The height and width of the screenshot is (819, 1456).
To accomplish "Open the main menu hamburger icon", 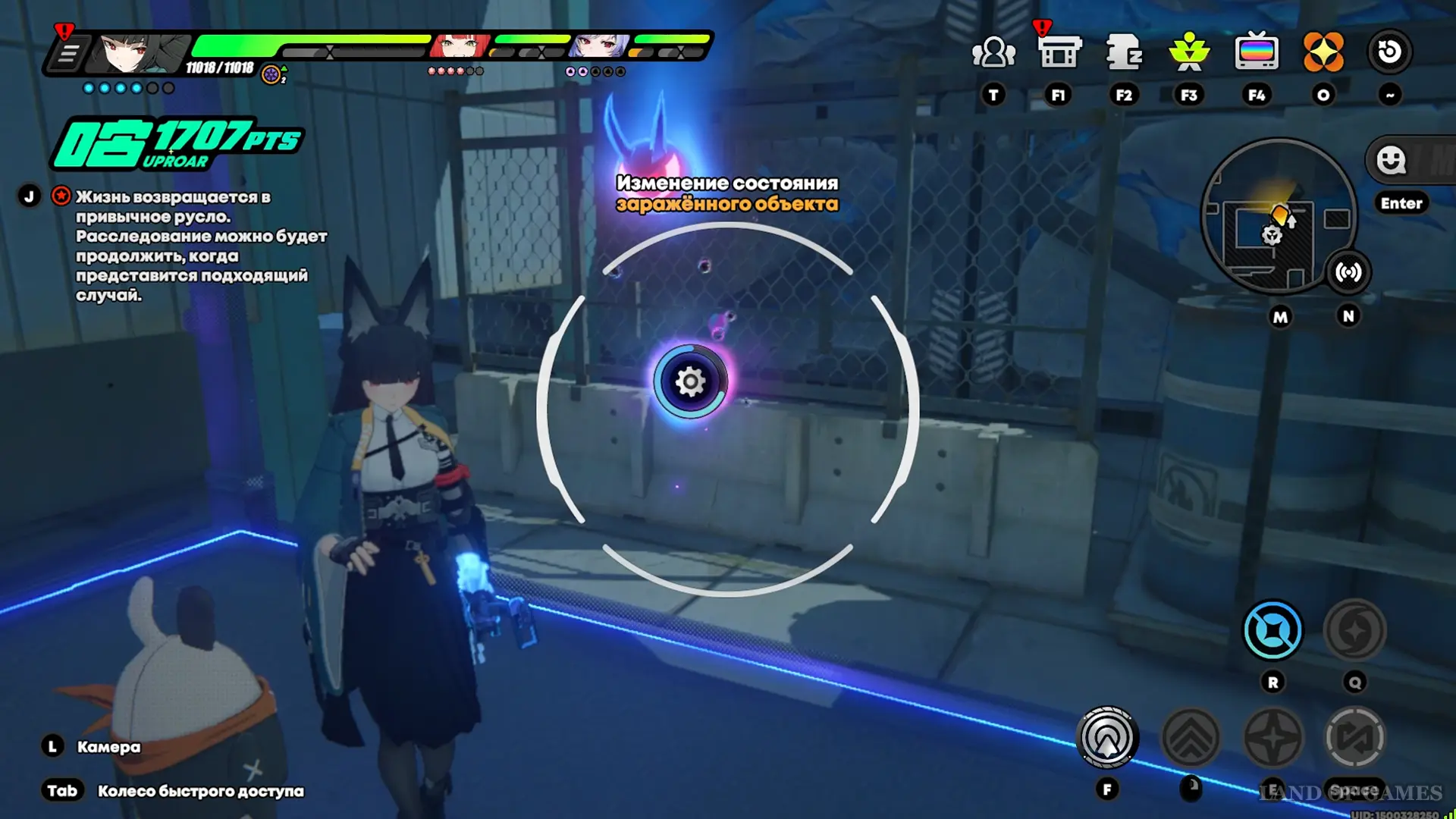I will (68, 54).
